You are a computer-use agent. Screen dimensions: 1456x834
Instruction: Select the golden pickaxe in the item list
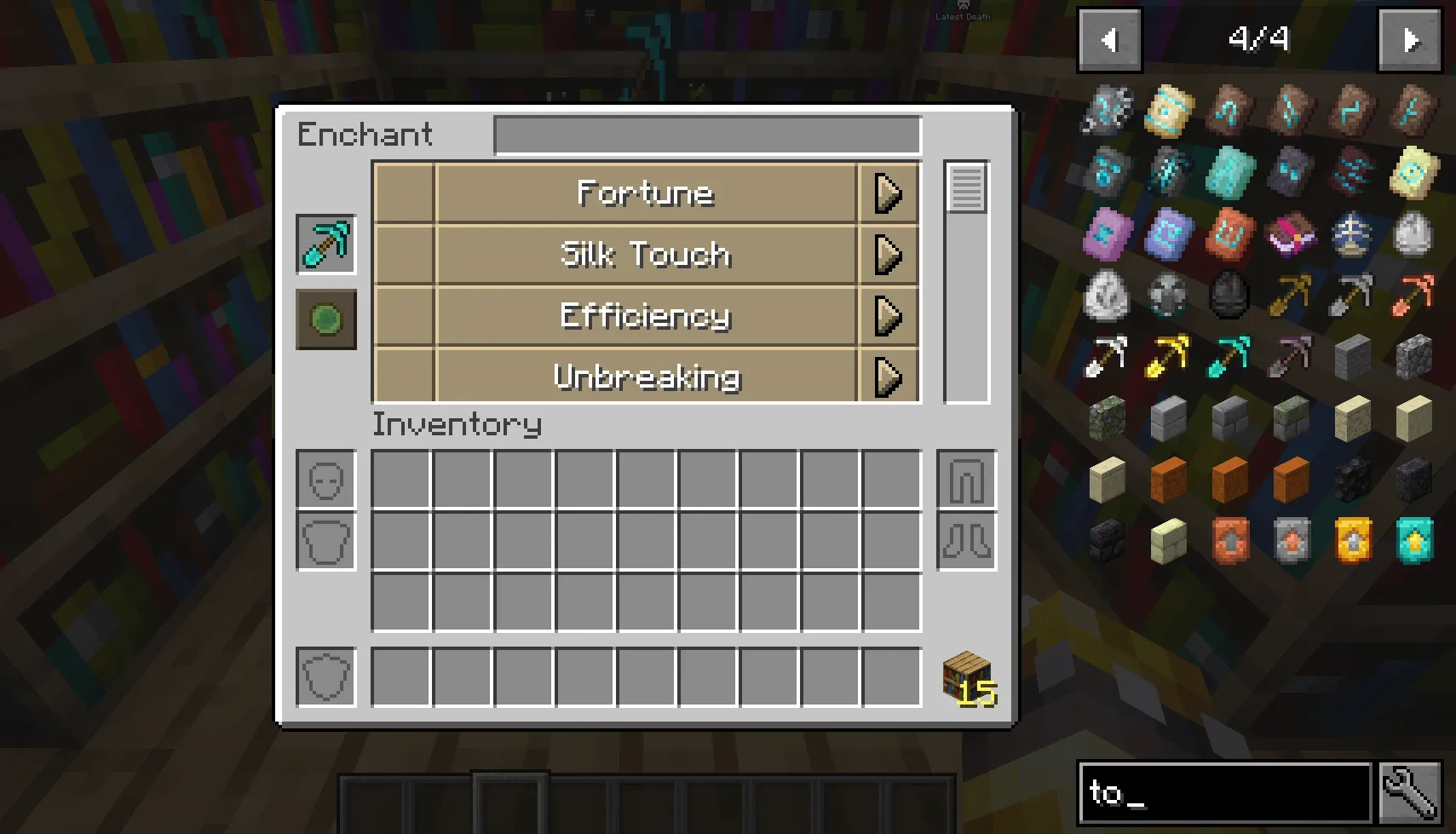(x=1168, y=356)
